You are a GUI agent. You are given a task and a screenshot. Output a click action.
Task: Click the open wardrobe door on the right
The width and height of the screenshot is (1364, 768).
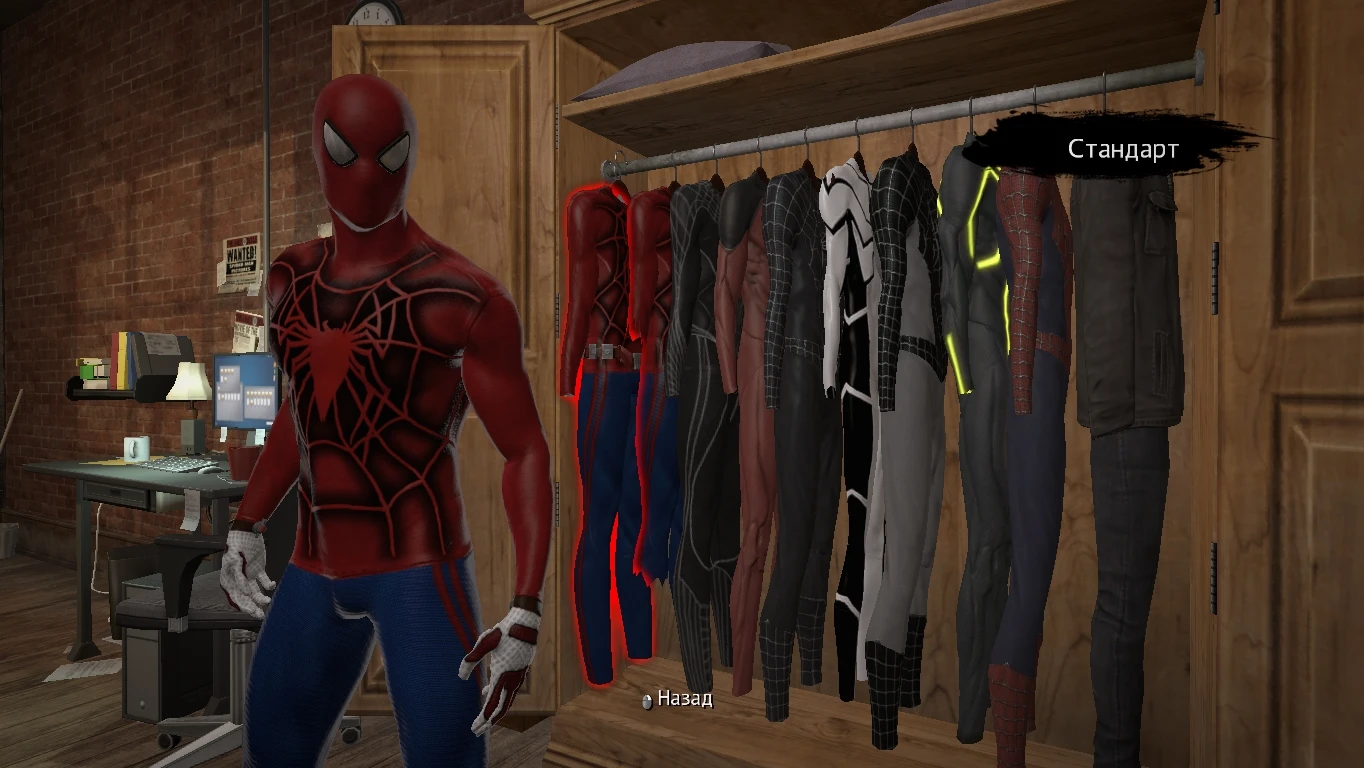[1290, 400]
